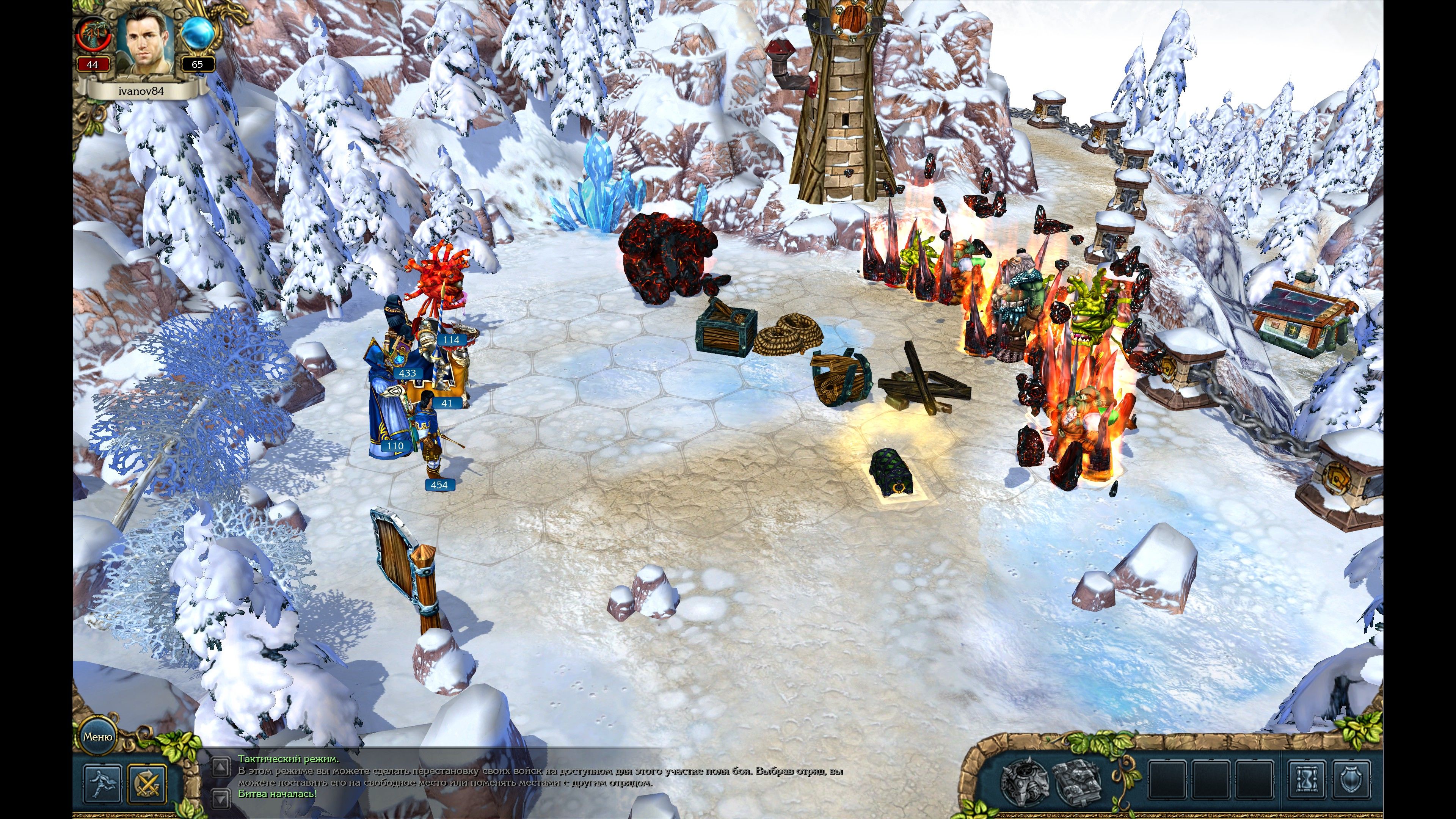Click the battle log up arrow
This screenshot has width=1456, height=819.
pyautogui.click(x=220, y=767)
